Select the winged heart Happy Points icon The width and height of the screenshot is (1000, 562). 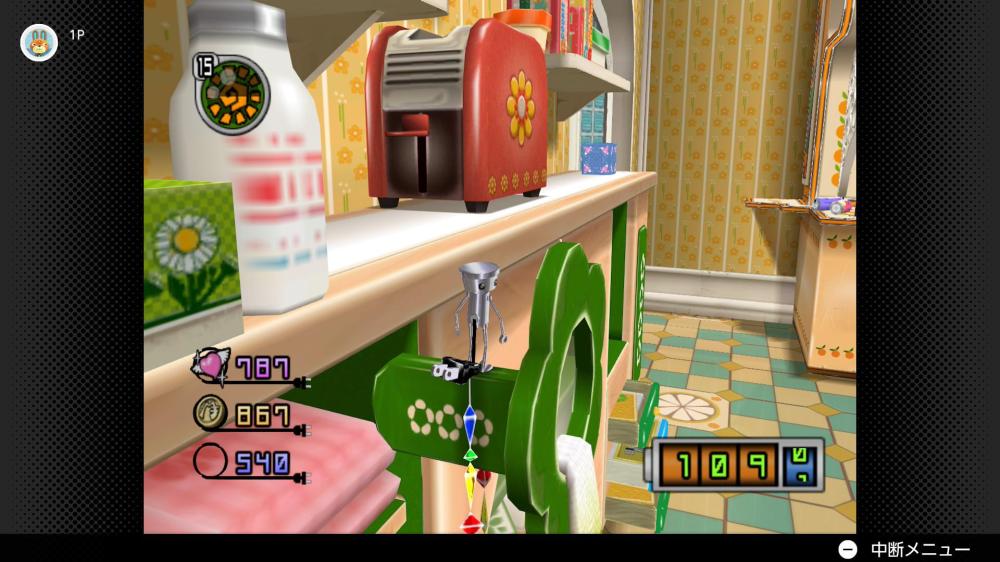211,365
